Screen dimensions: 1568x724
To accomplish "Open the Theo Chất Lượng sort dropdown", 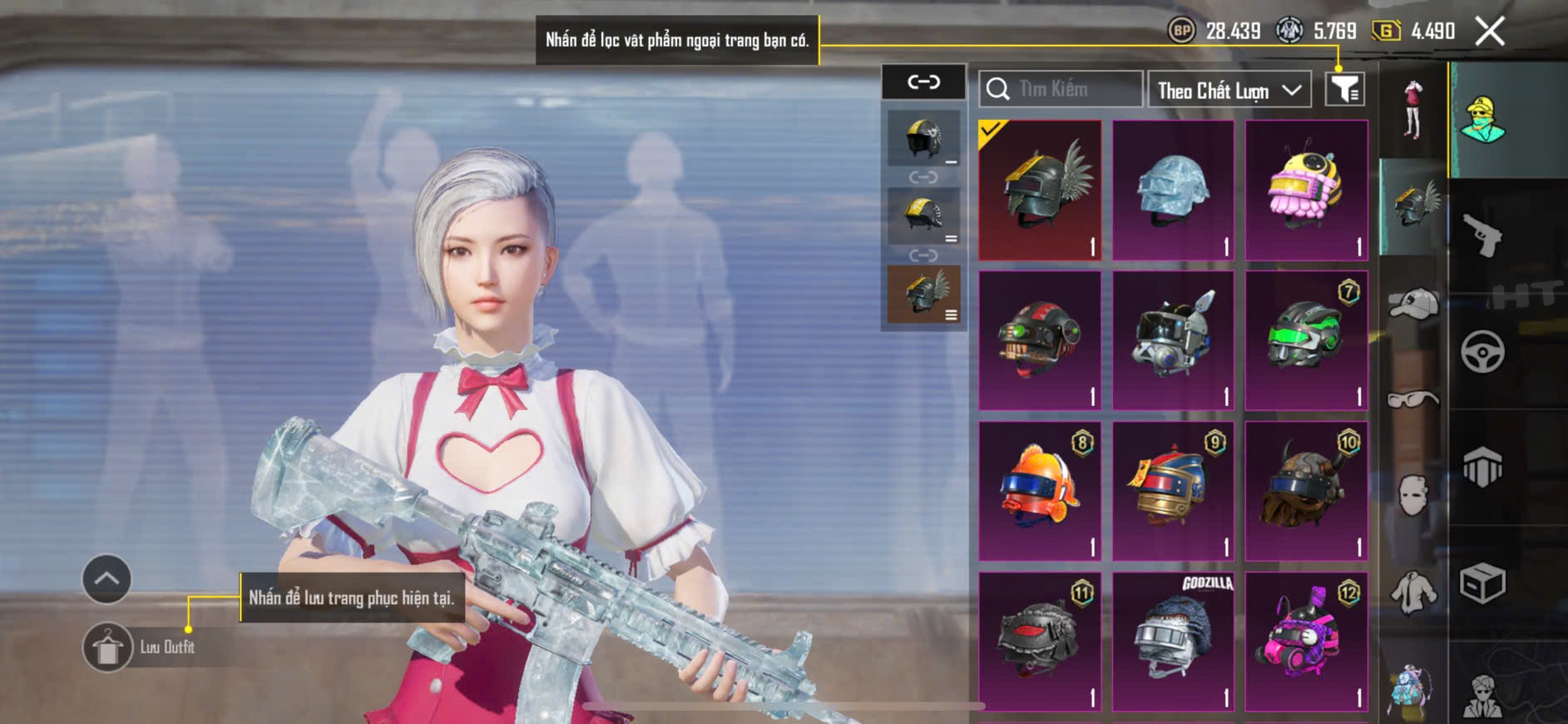I will (1229, 90).
